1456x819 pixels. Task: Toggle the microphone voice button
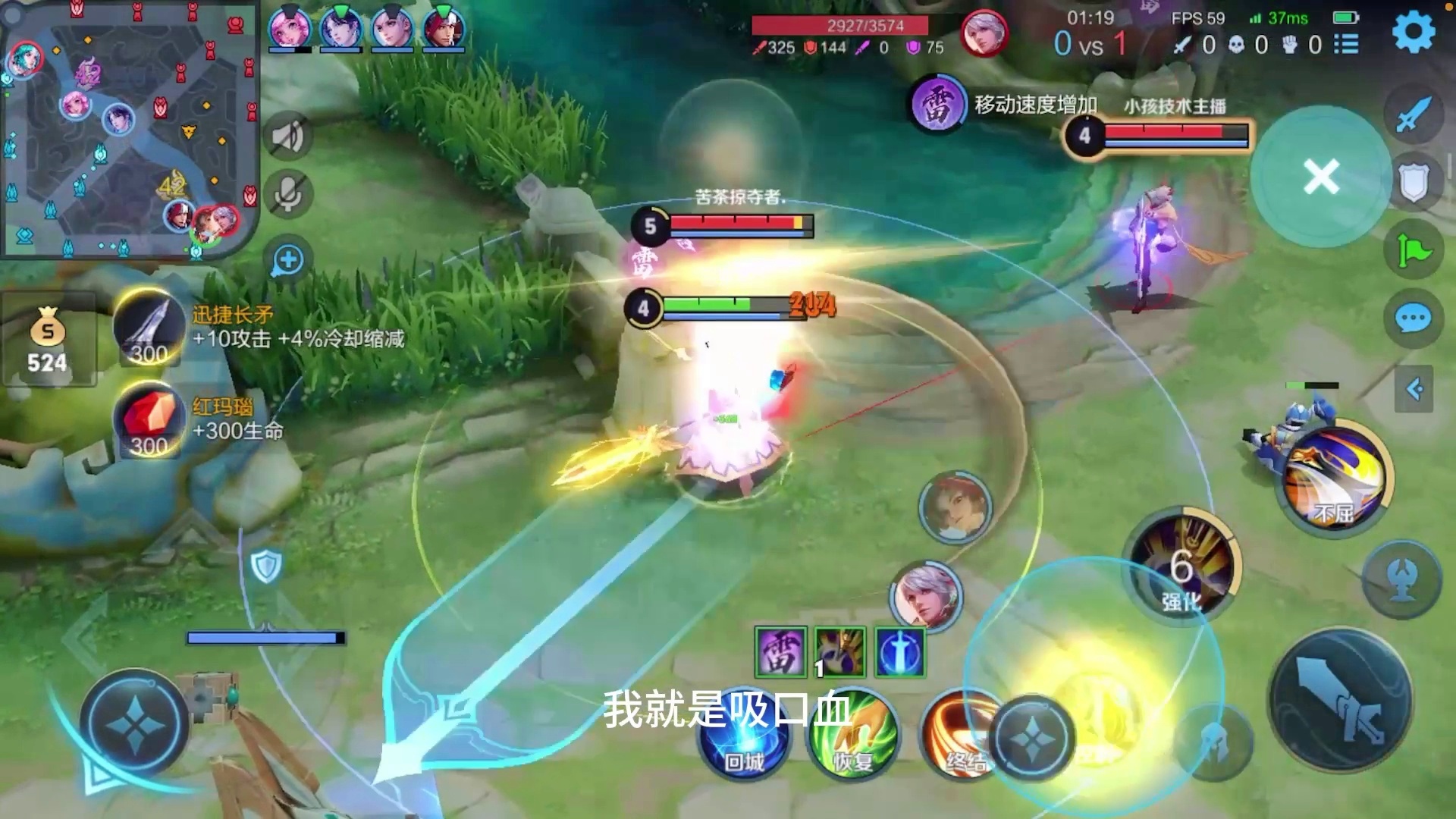point(287,194)
